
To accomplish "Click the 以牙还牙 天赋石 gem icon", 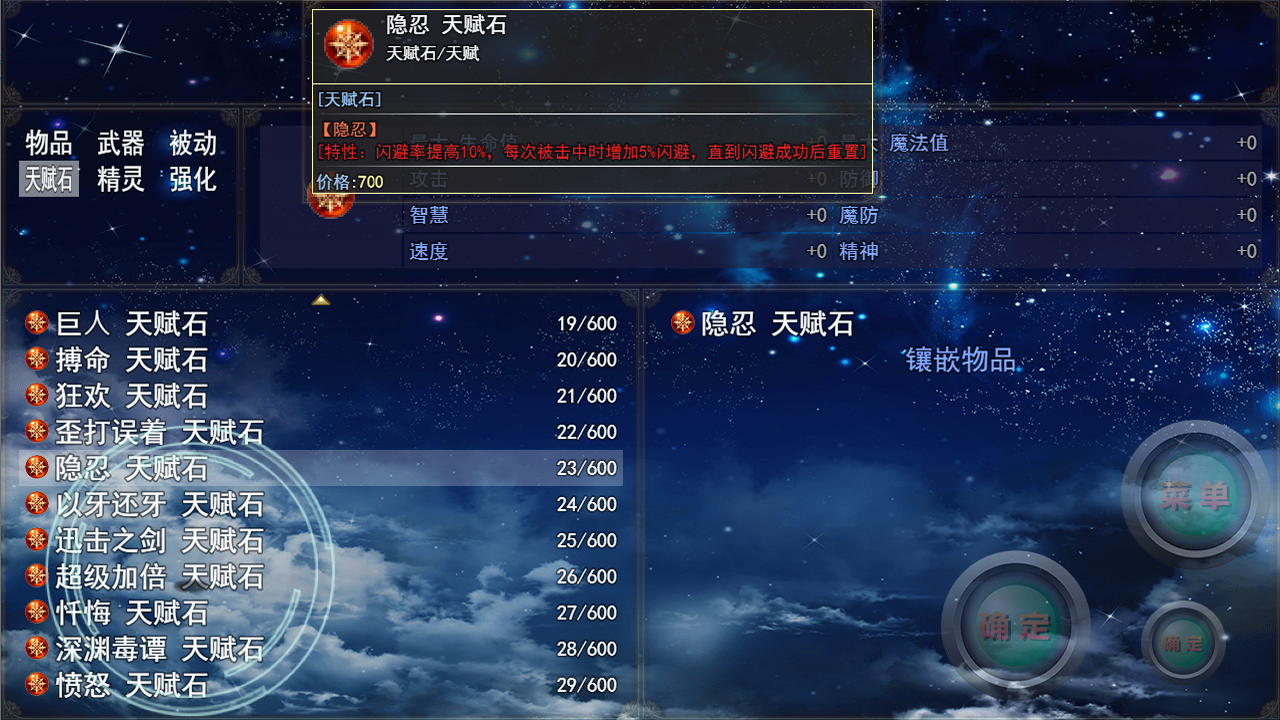I will 35,504.
